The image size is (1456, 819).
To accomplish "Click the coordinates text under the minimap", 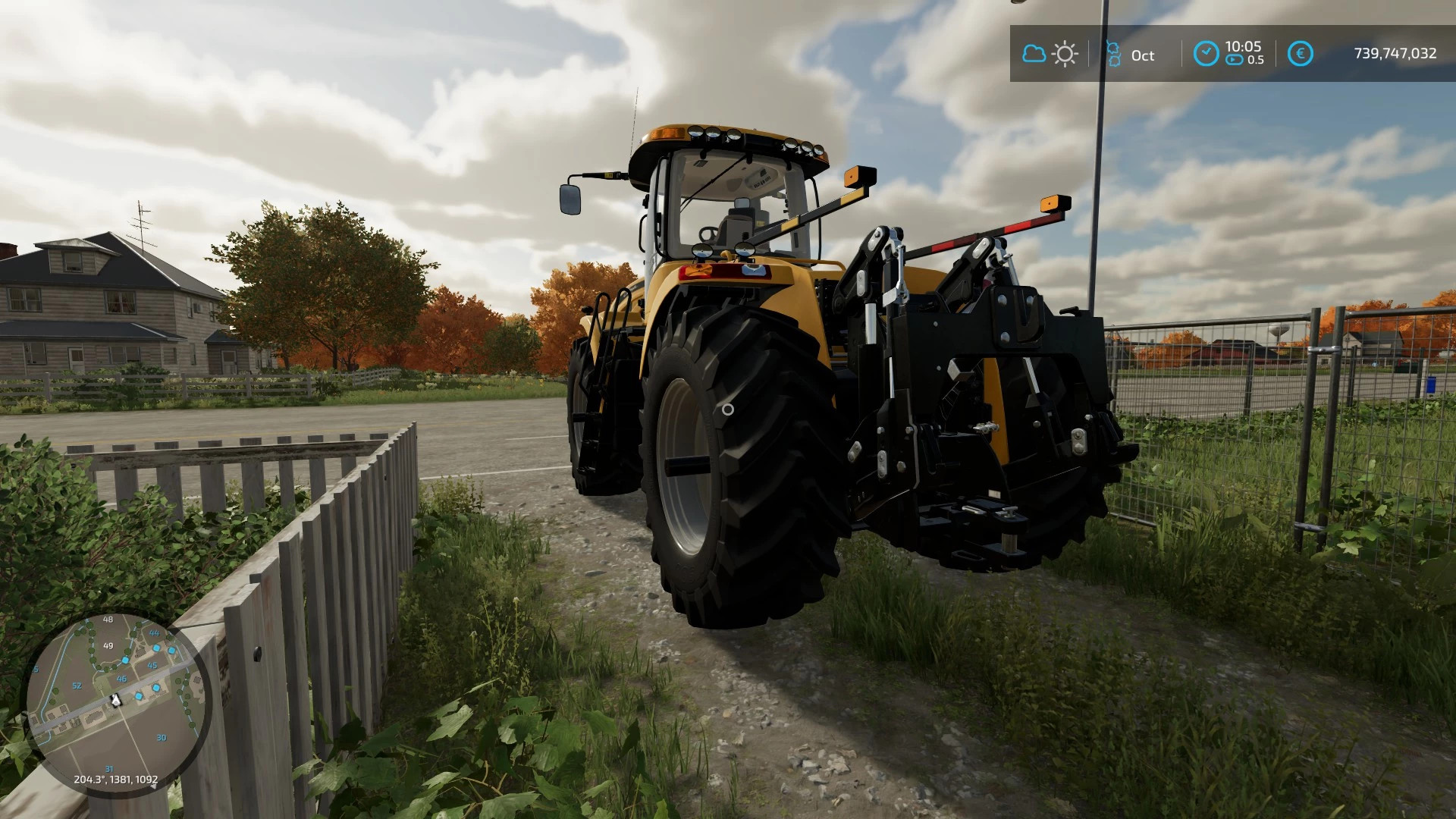I will click(116, 779).
